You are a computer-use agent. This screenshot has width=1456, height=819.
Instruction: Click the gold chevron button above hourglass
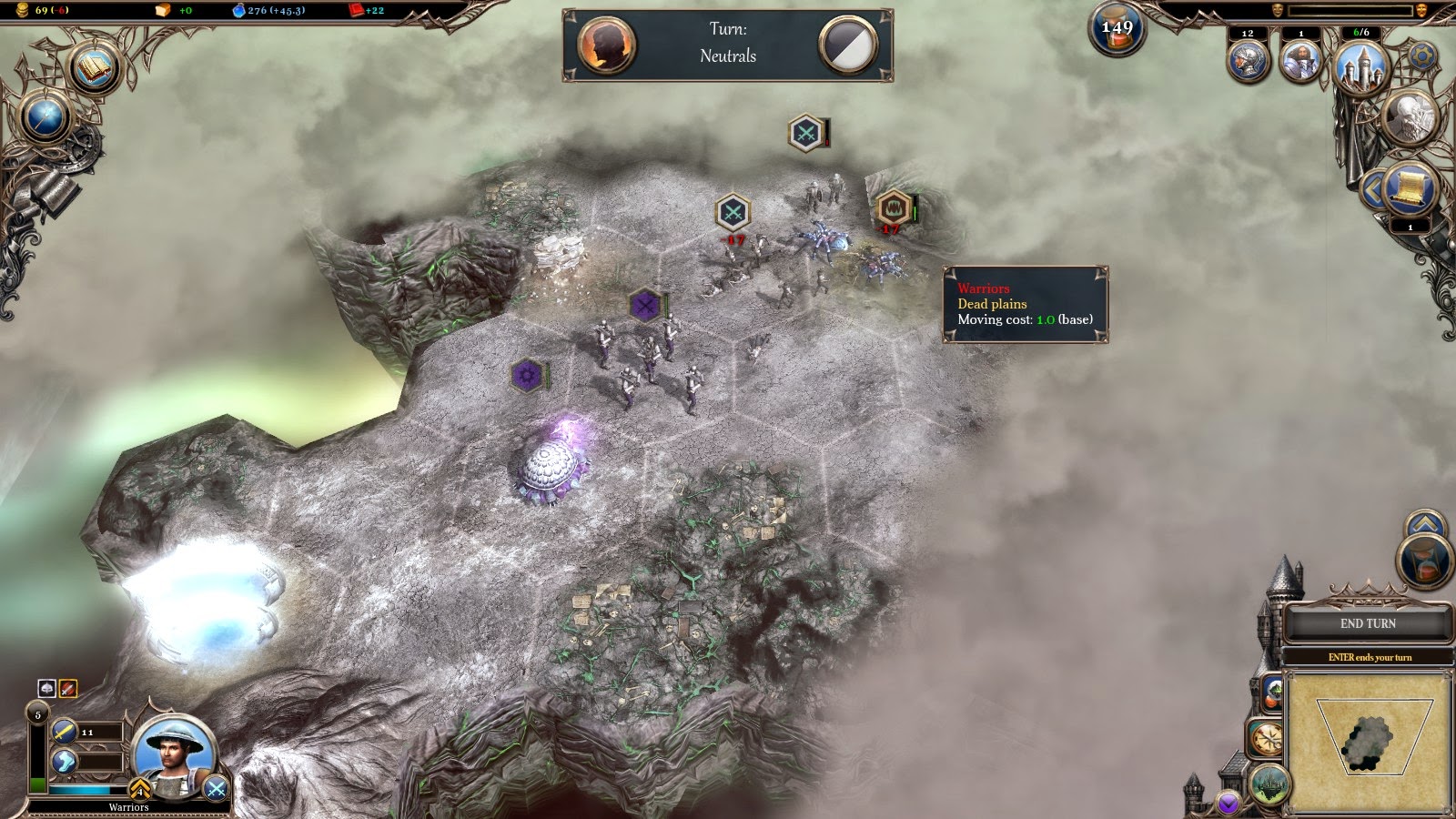click(x=1424, y=523)
